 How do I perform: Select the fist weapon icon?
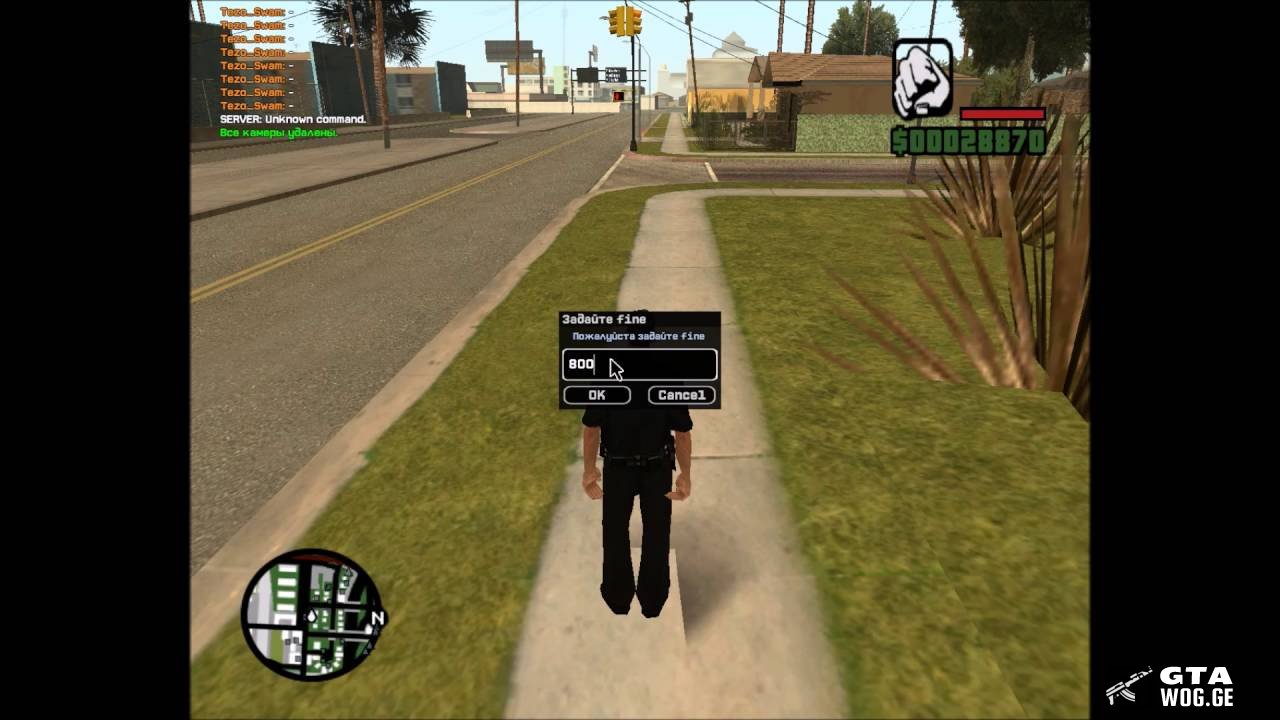(922, 79)
